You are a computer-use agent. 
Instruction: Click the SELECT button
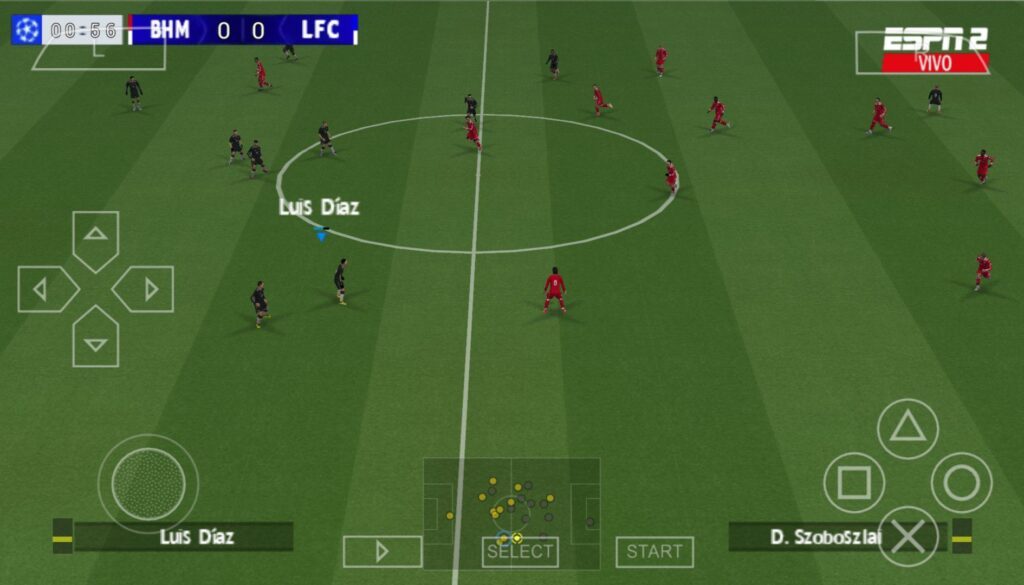click(520, 551)
